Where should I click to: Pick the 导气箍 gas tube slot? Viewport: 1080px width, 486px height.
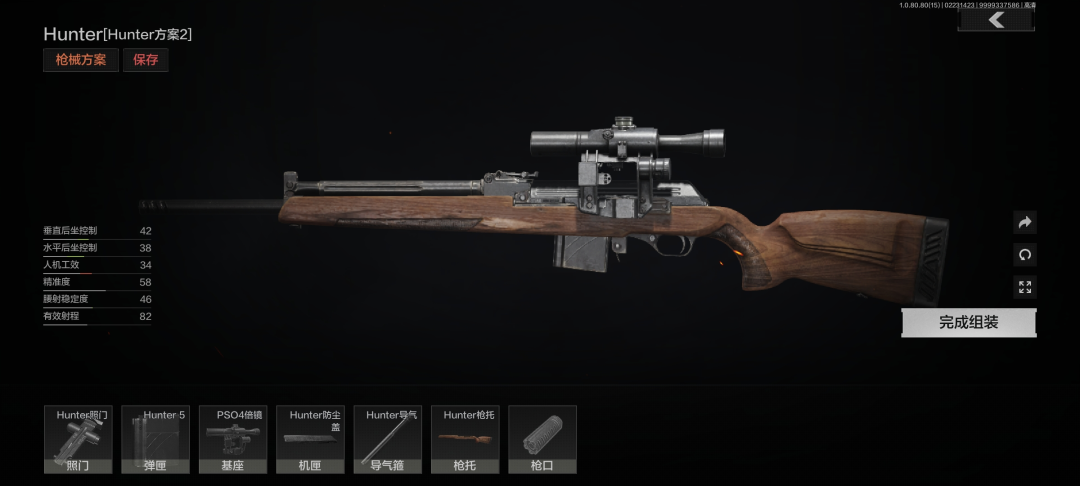(x=387, y=439)
